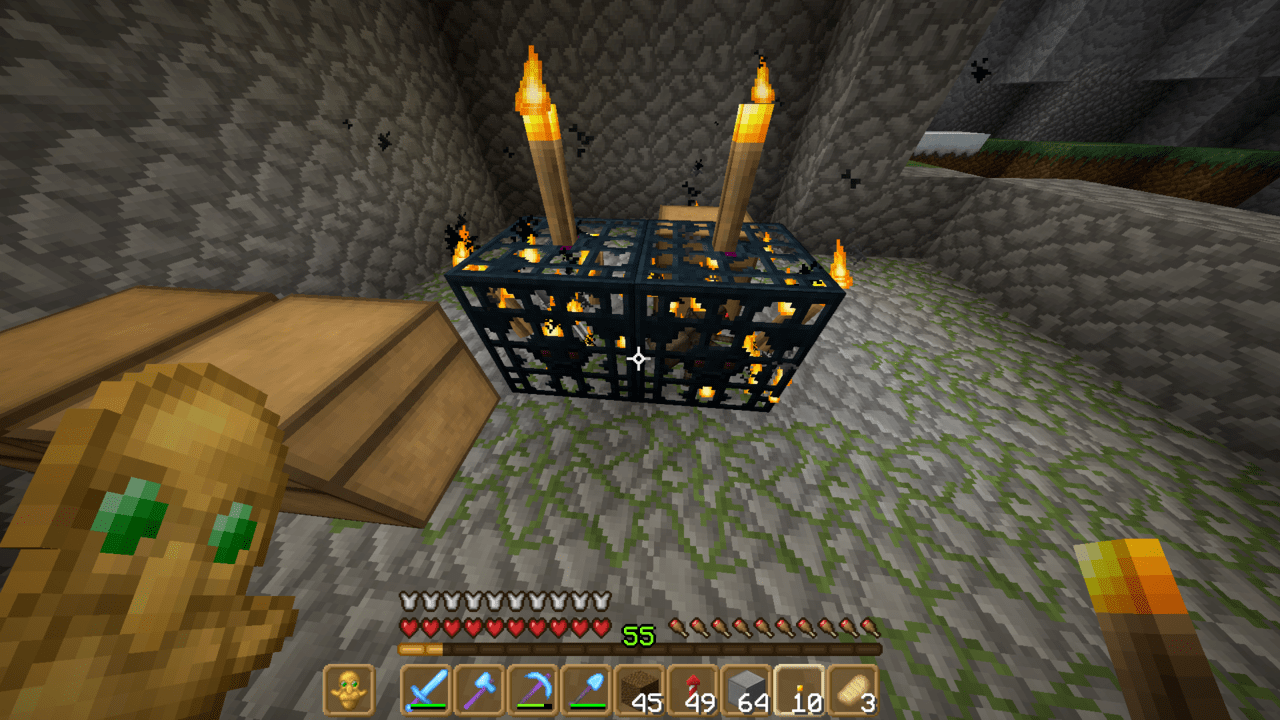Choose the stone block stack of 64
Image resolution: width=1280 pixels, height=720 pixels.
pos(747,689)
